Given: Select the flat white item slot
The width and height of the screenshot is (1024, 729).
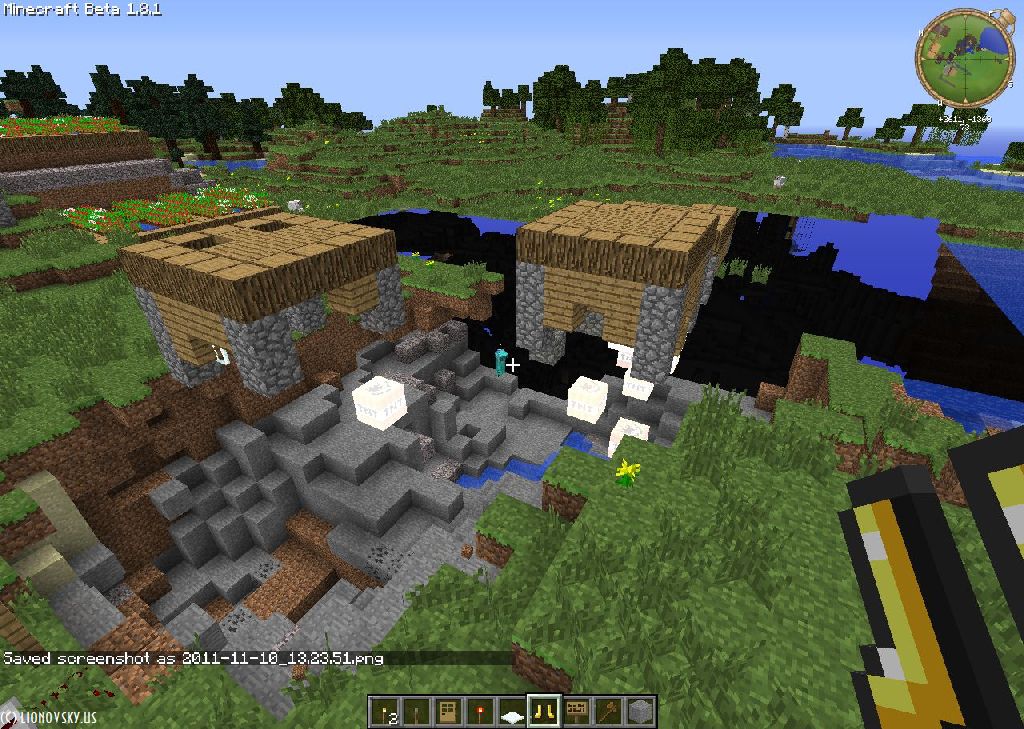Looking at the screenshot, I should click(512, 712).
